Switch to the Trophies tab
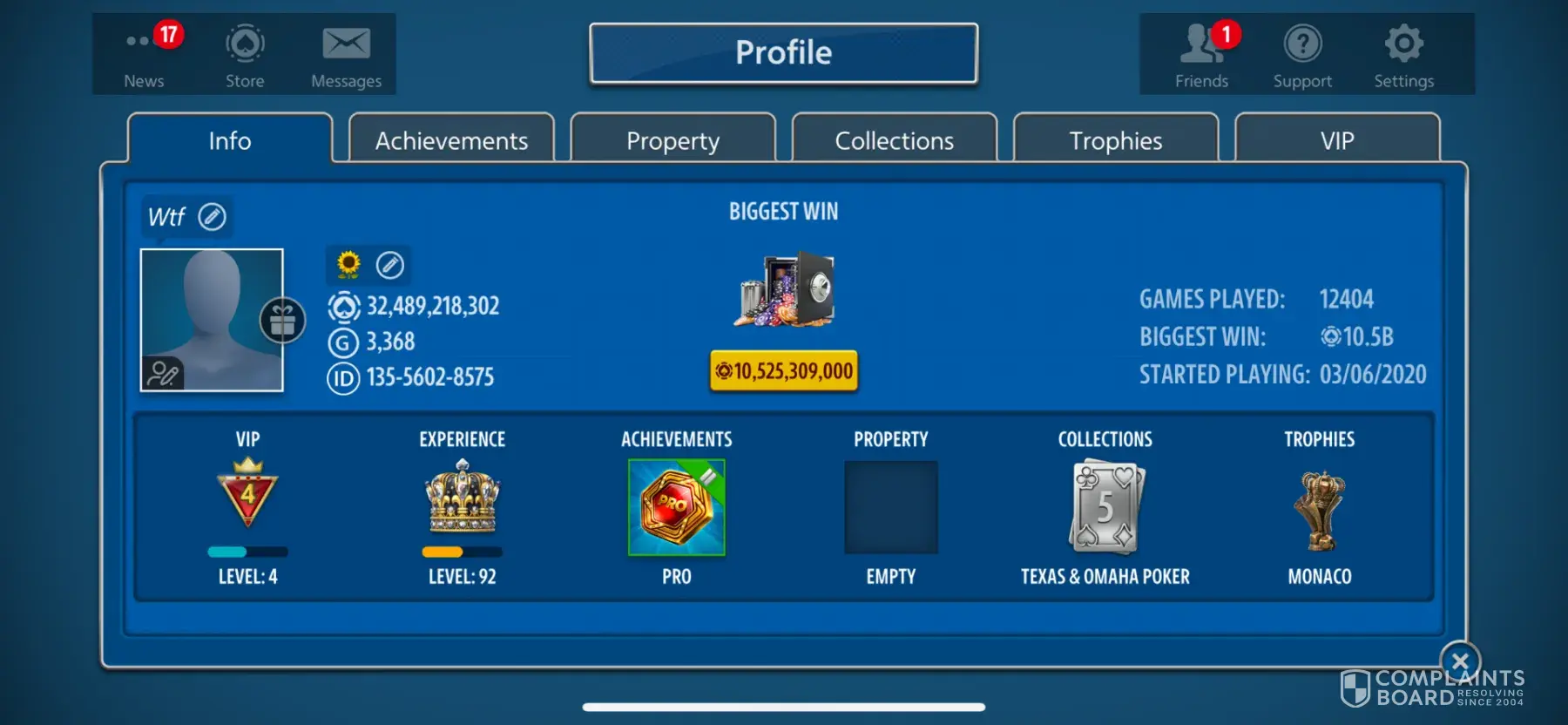 coord(1115,140)
